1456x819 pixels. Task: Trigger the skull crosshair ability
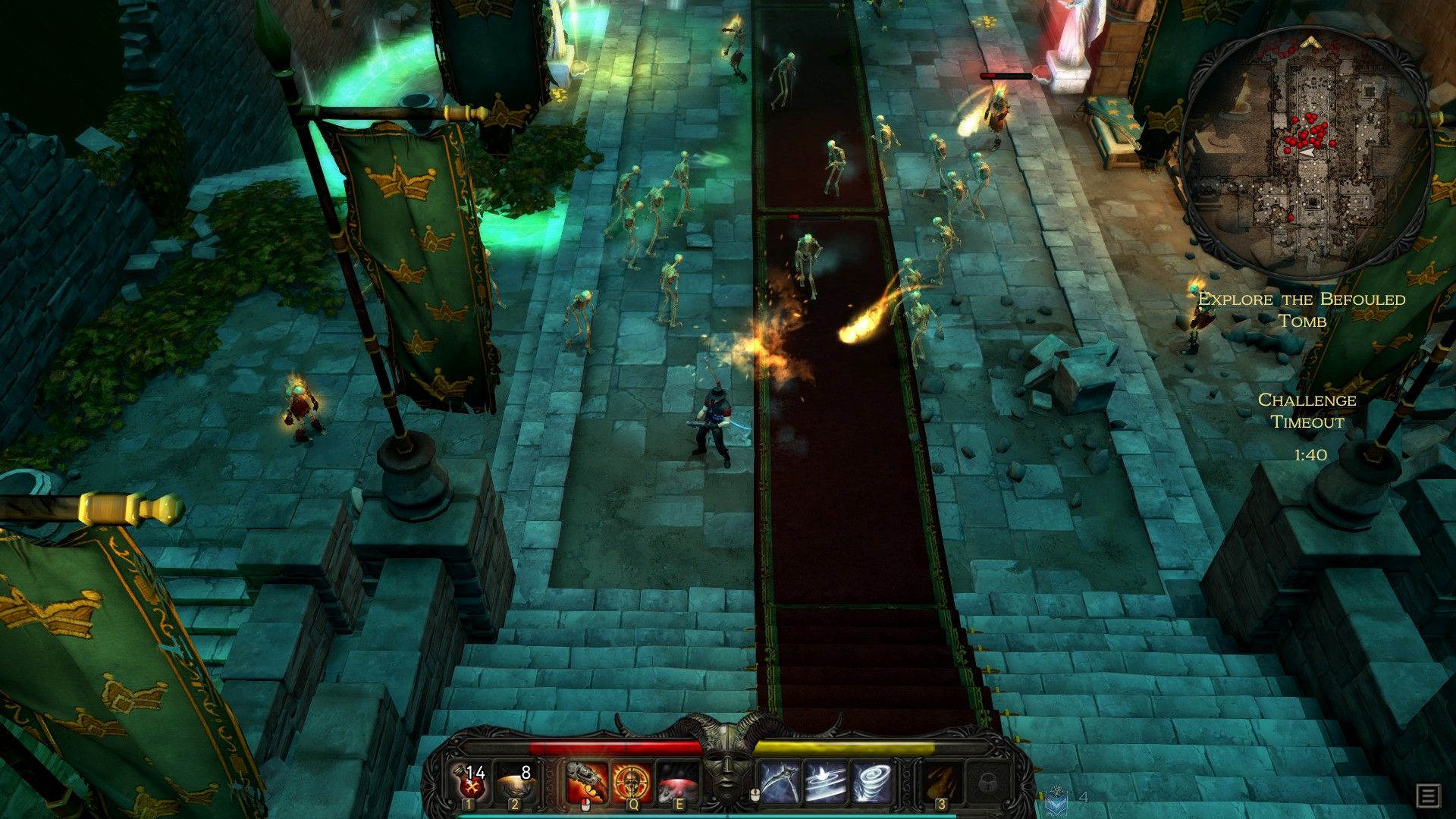point(631,783)
